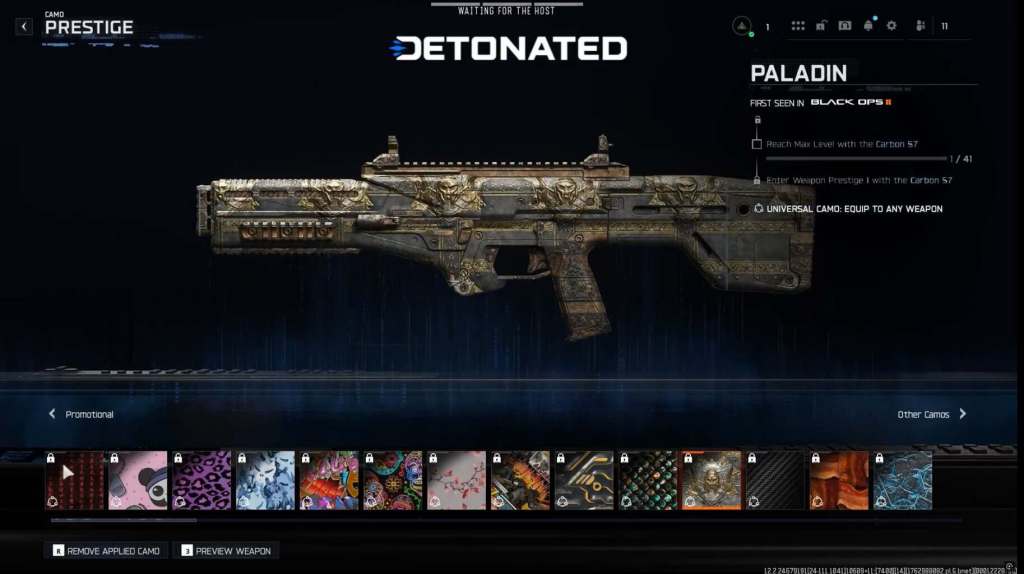Viewport: 1024px width, 574px height.
Task: Open the settings gear icon
Action: (x=891, y=26)
